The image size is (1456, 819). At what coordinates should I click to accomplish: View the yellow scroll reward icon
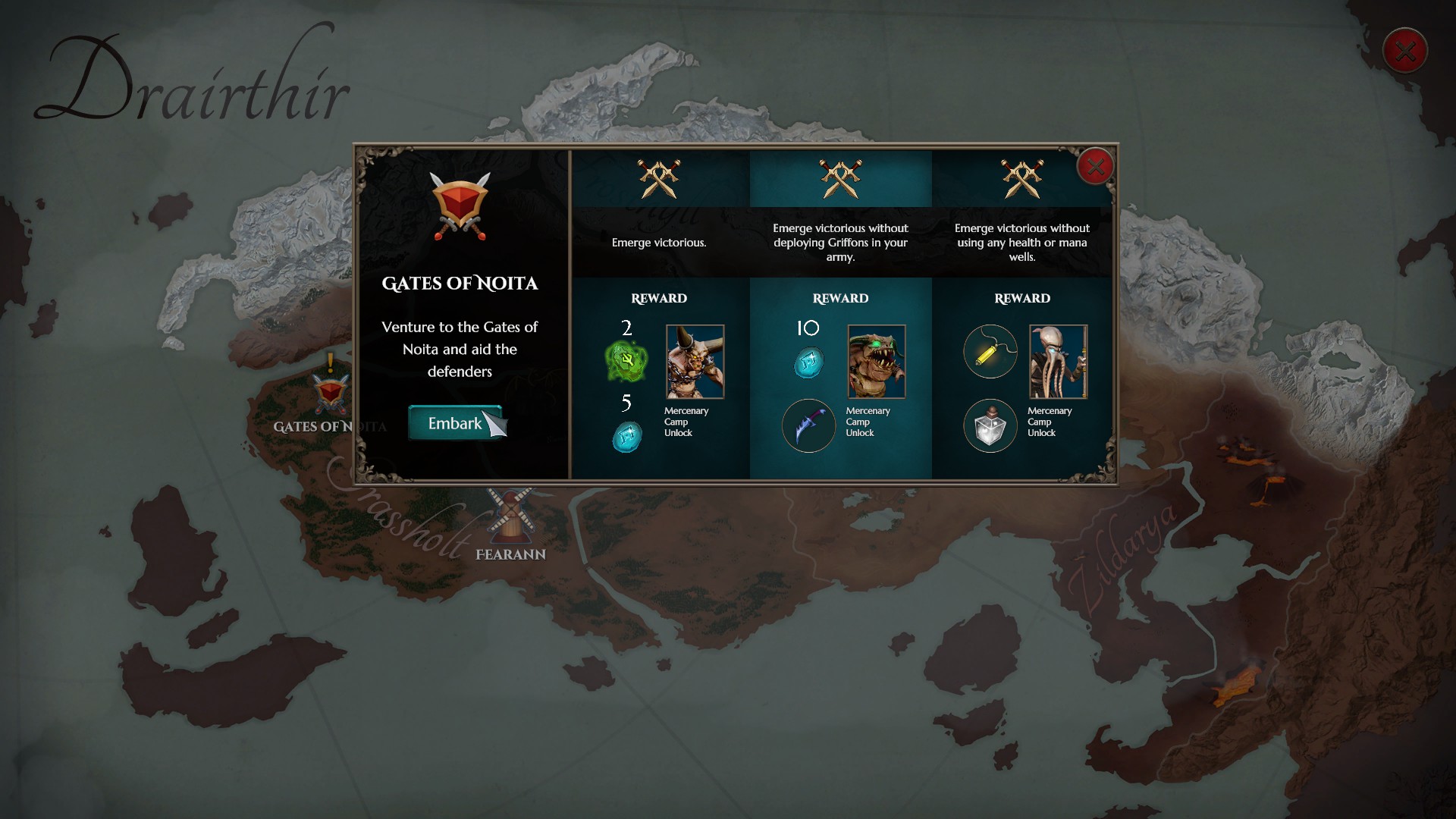[990, 352]
